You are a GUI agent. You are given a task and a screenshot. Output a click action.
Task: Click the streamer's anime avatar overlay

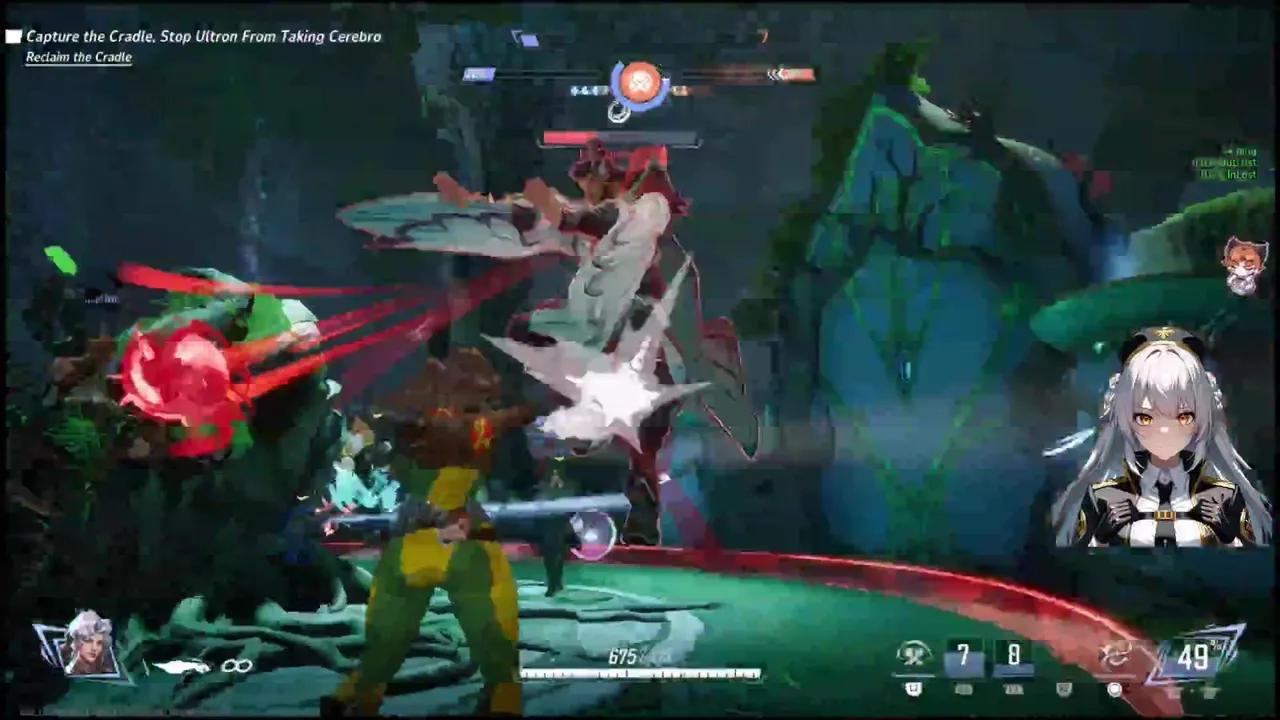(x=1160, y=440)
